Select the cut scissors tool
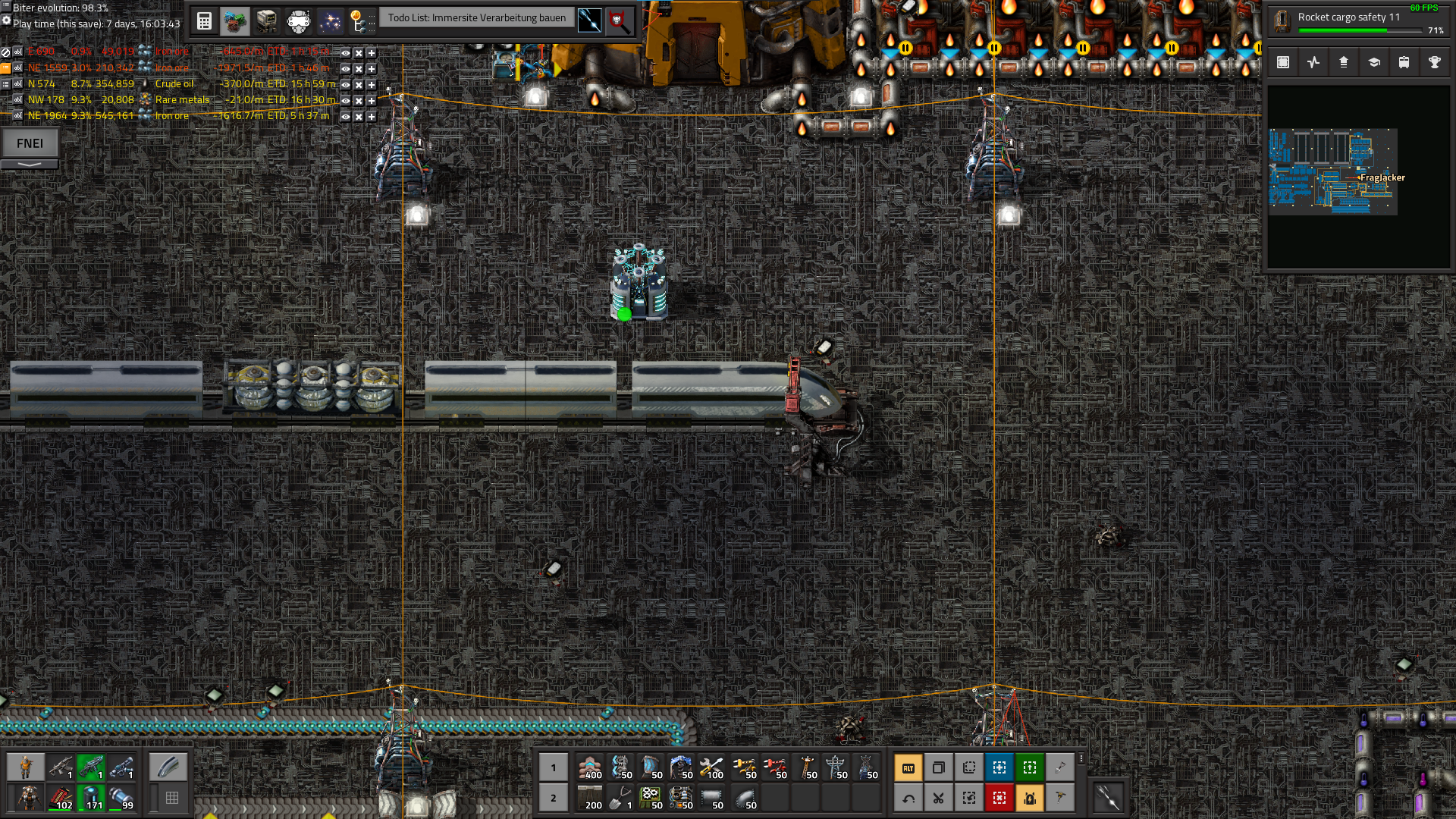 pyautogui.click(x=938, y=798)
